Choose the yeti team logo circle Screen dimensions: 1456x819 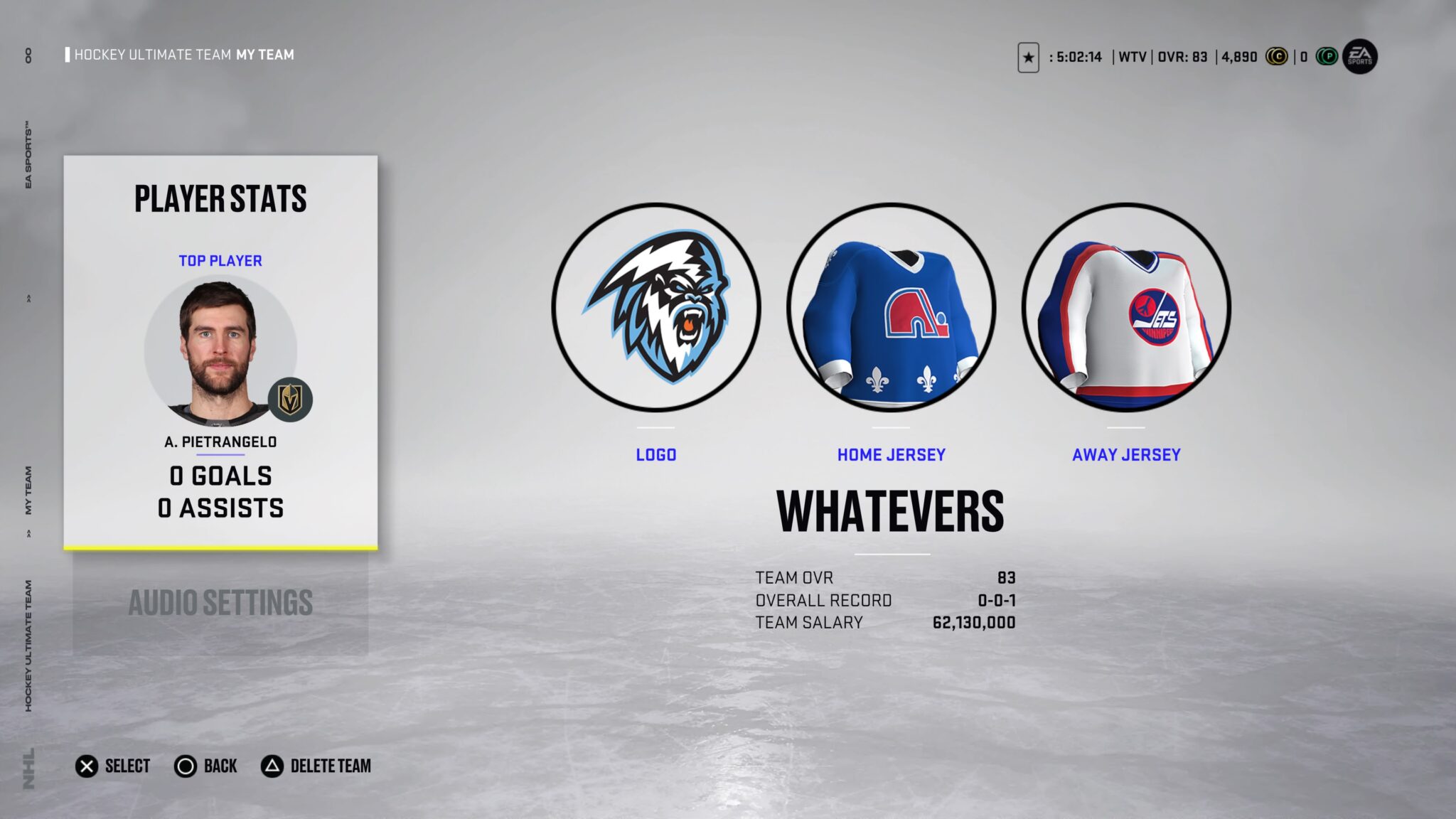656,308
